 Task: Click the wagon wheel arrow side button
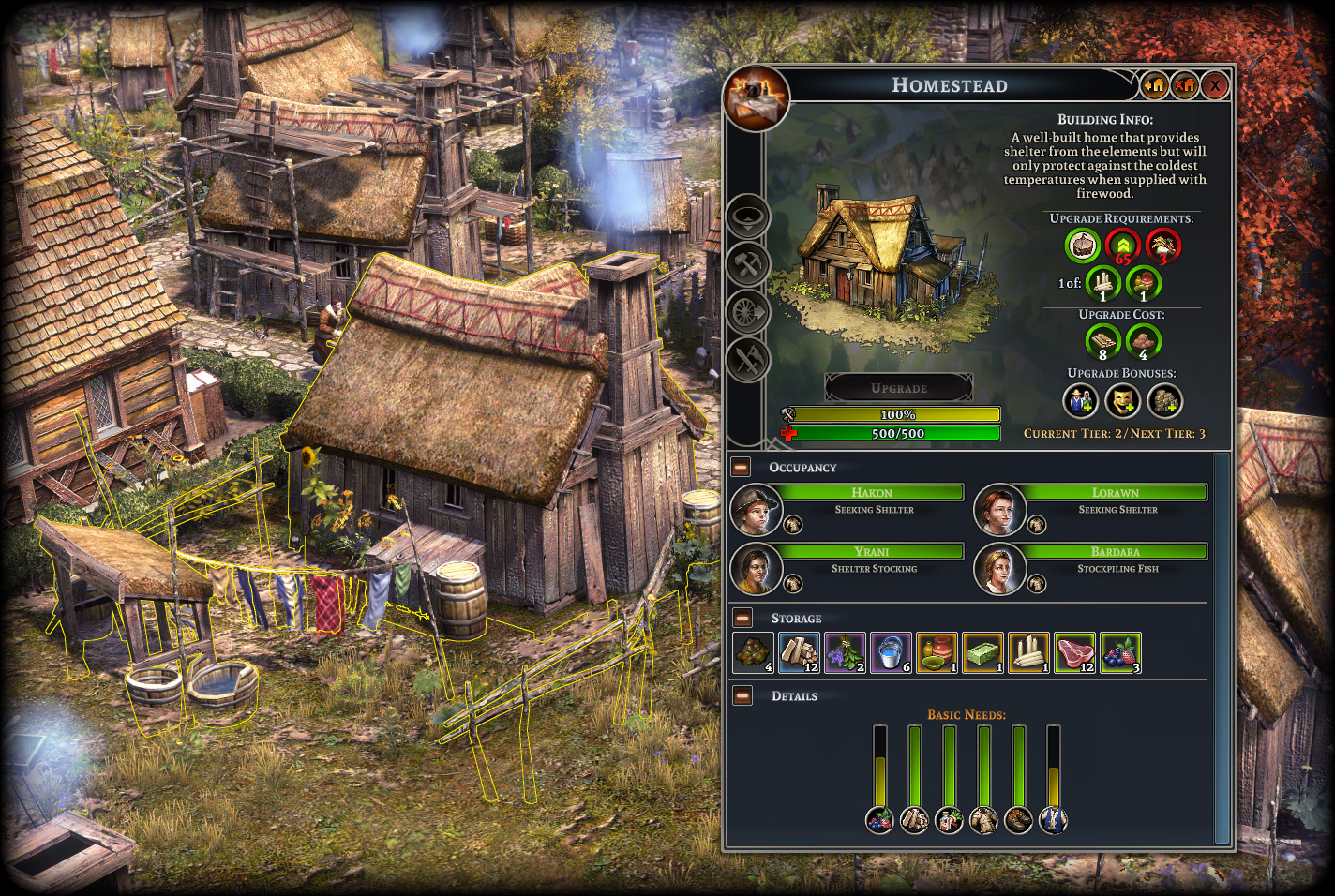tap(748, 312)
